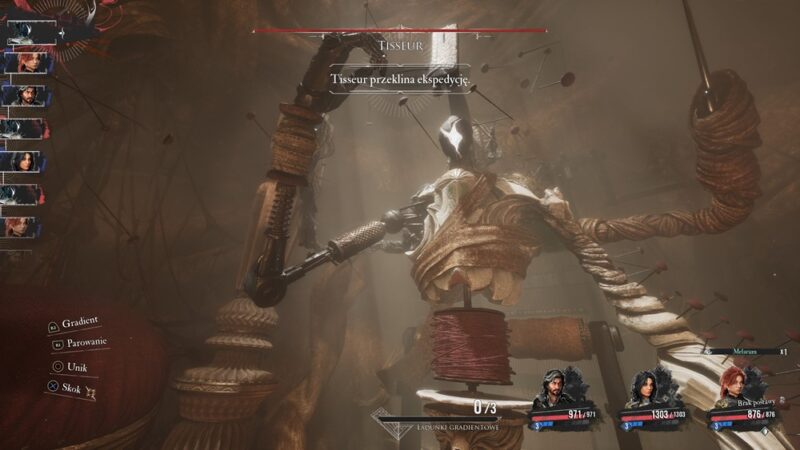Select the bearded man in the turn order
Screen dimensions: 800x450
[x=21, y=96]
